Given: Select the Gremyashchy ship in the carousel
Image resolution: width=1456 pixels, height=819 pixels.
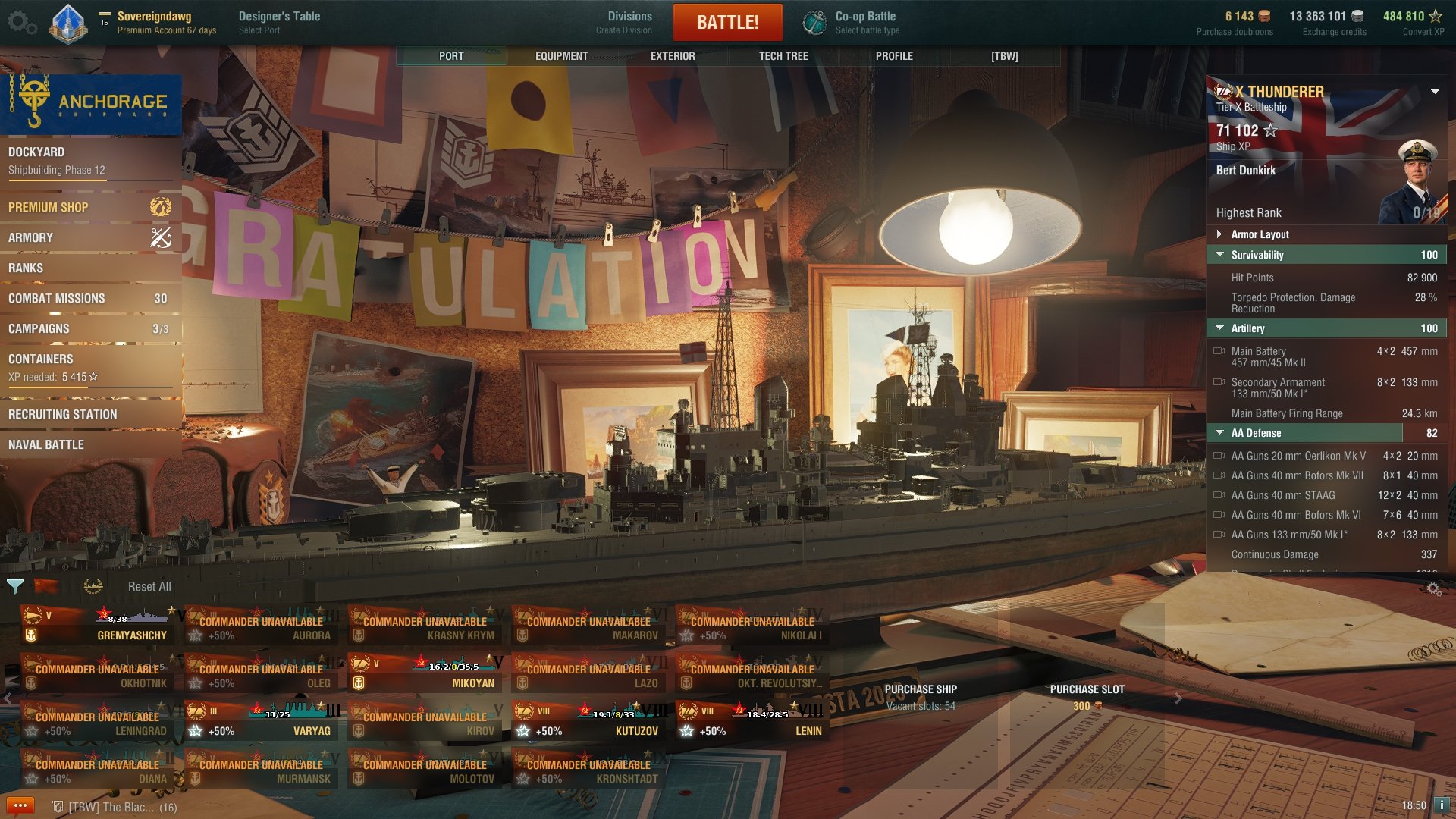Looking at the screenshot, I should (x=102, y=626).
